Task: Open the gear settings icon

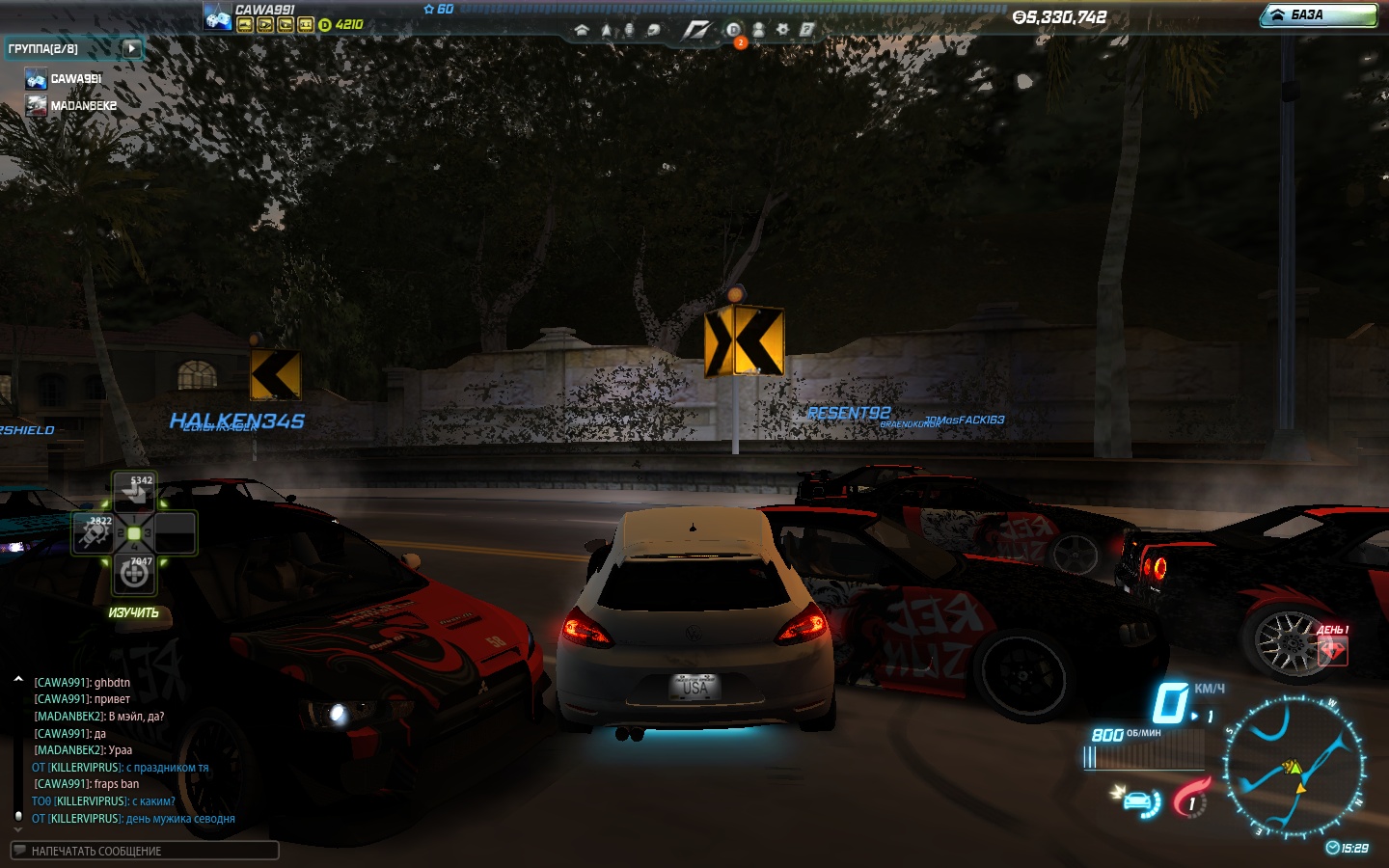Action: pos(782,30)
